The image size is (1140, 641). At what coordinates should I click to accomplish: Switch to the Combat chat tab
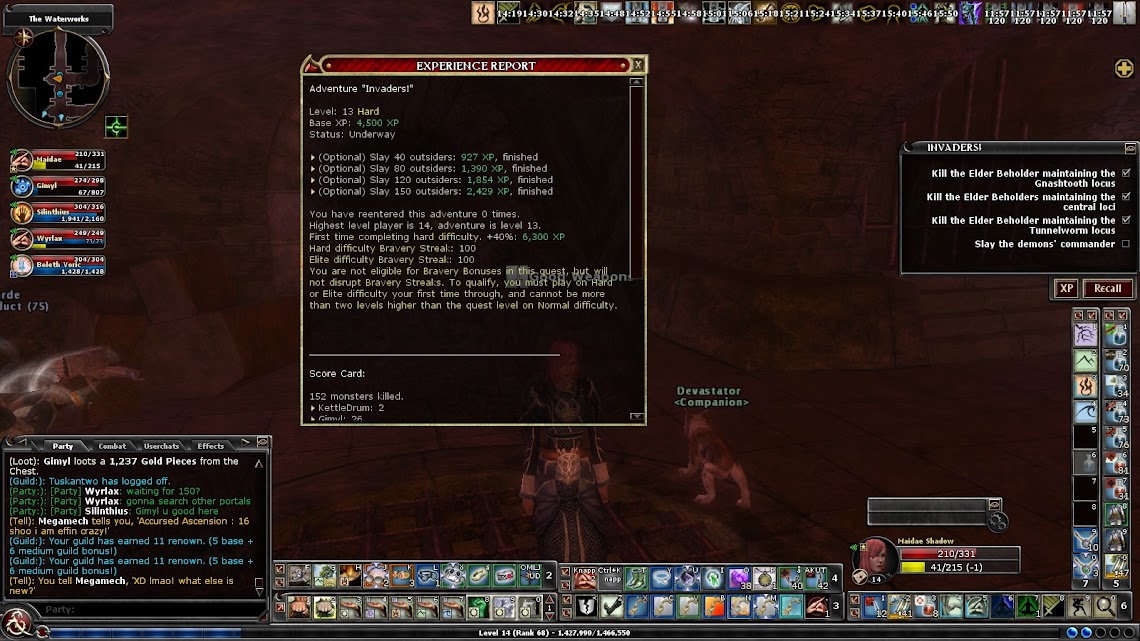point(112,446)
